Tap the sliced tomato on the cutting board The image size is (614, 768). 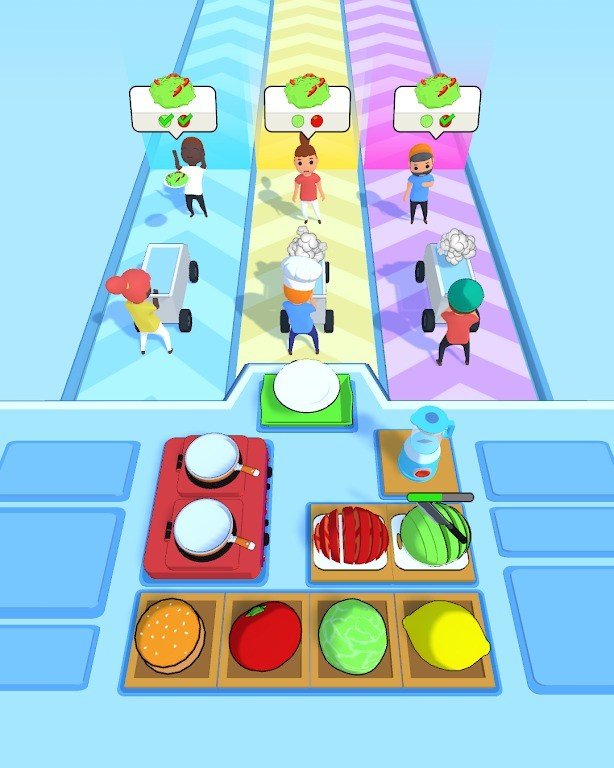tap(350, 536)
